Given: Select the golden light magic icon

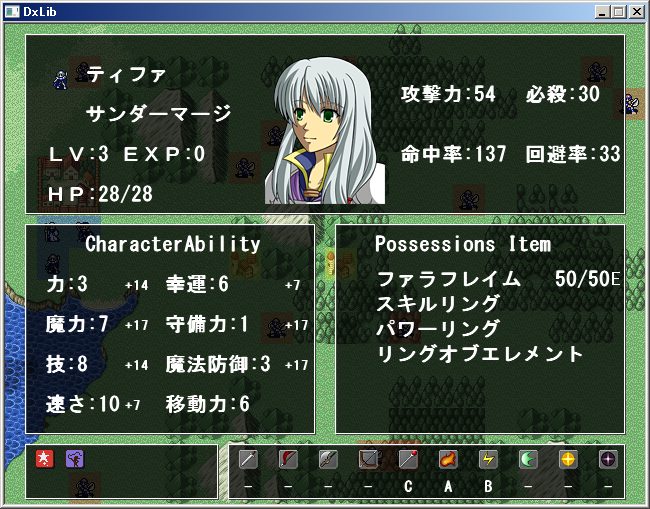Looking at the screenshot, I should (x=568, y=459).
